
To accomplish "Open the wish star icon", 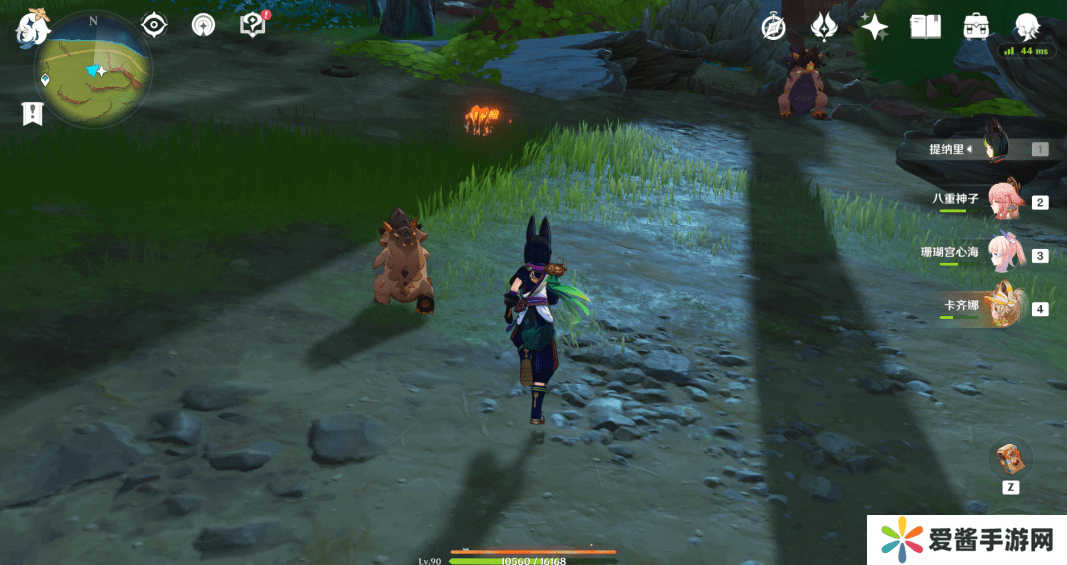I will coord(874,27).
